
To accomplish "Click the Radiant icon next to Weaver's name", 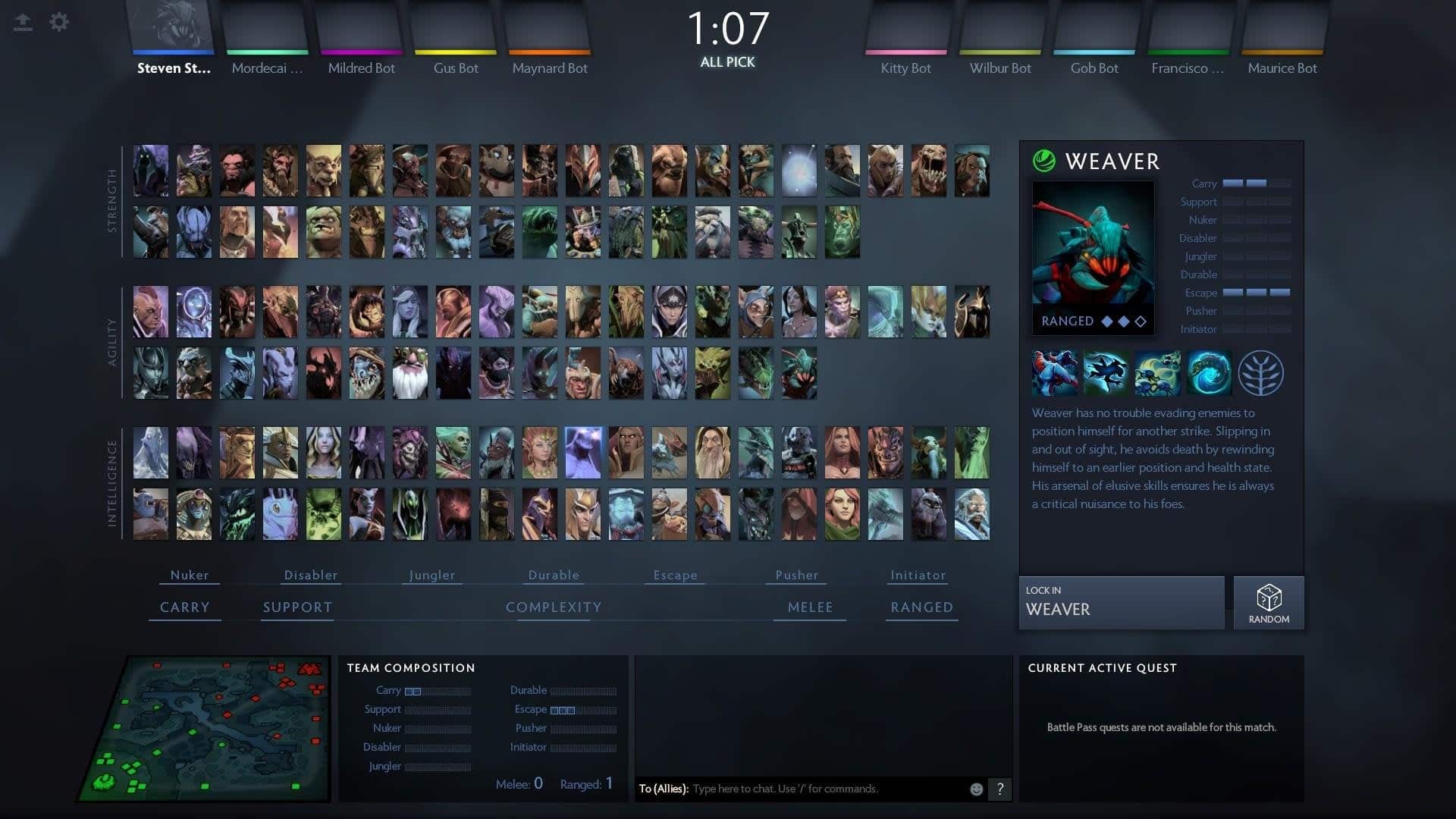I will (1044, 162).
